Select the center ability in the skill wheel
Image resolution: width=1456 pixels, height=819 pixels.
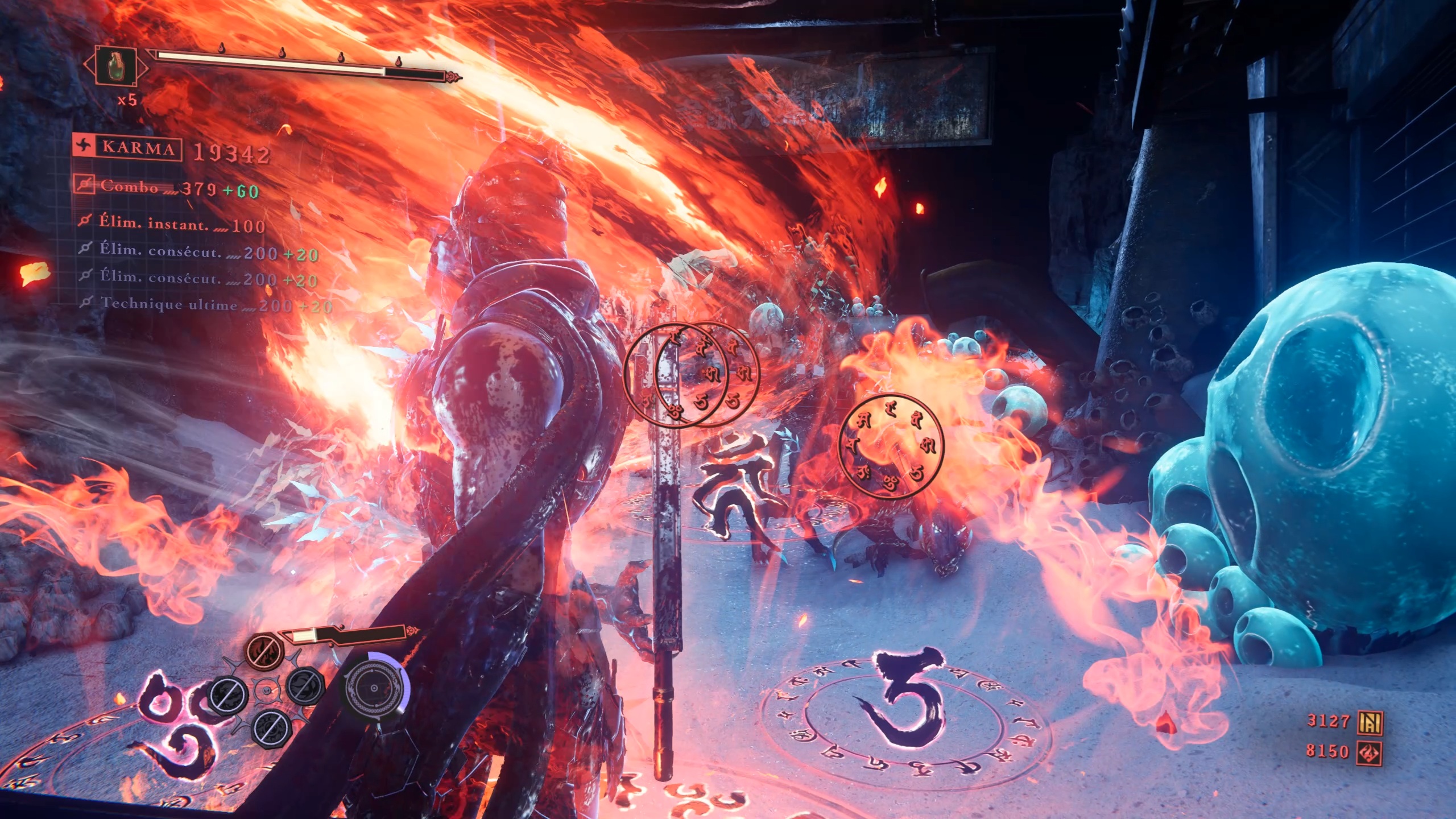266,691
